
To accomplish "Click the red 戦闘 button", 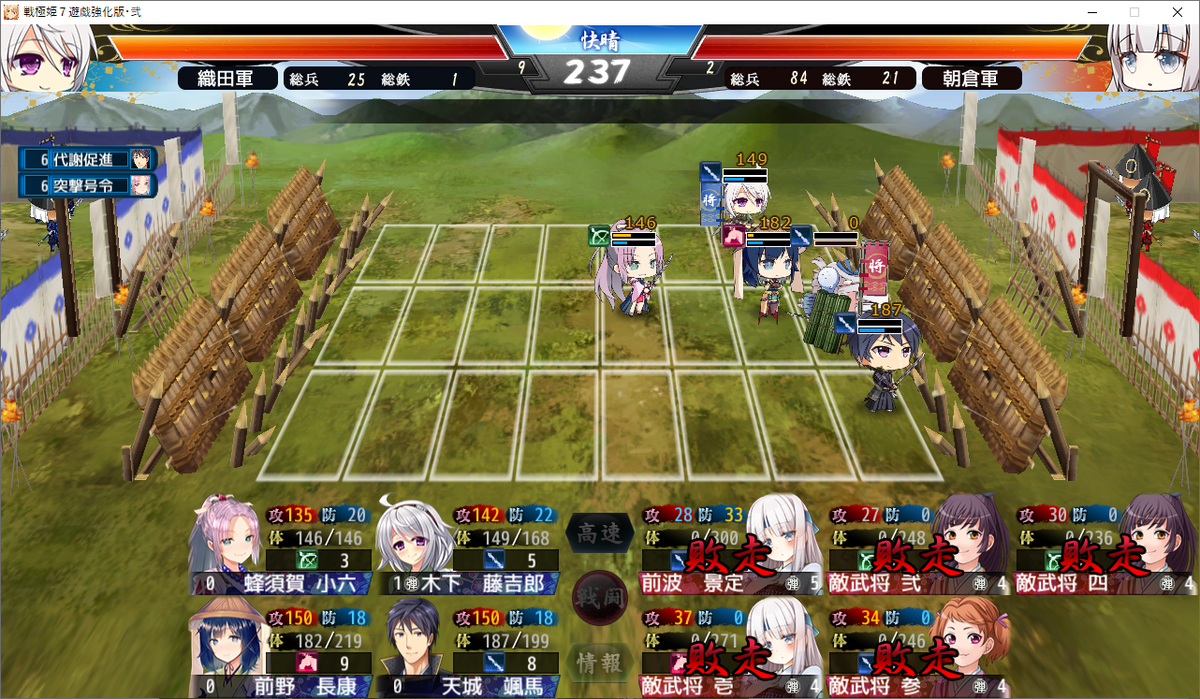I will click(x=600, y=598).
